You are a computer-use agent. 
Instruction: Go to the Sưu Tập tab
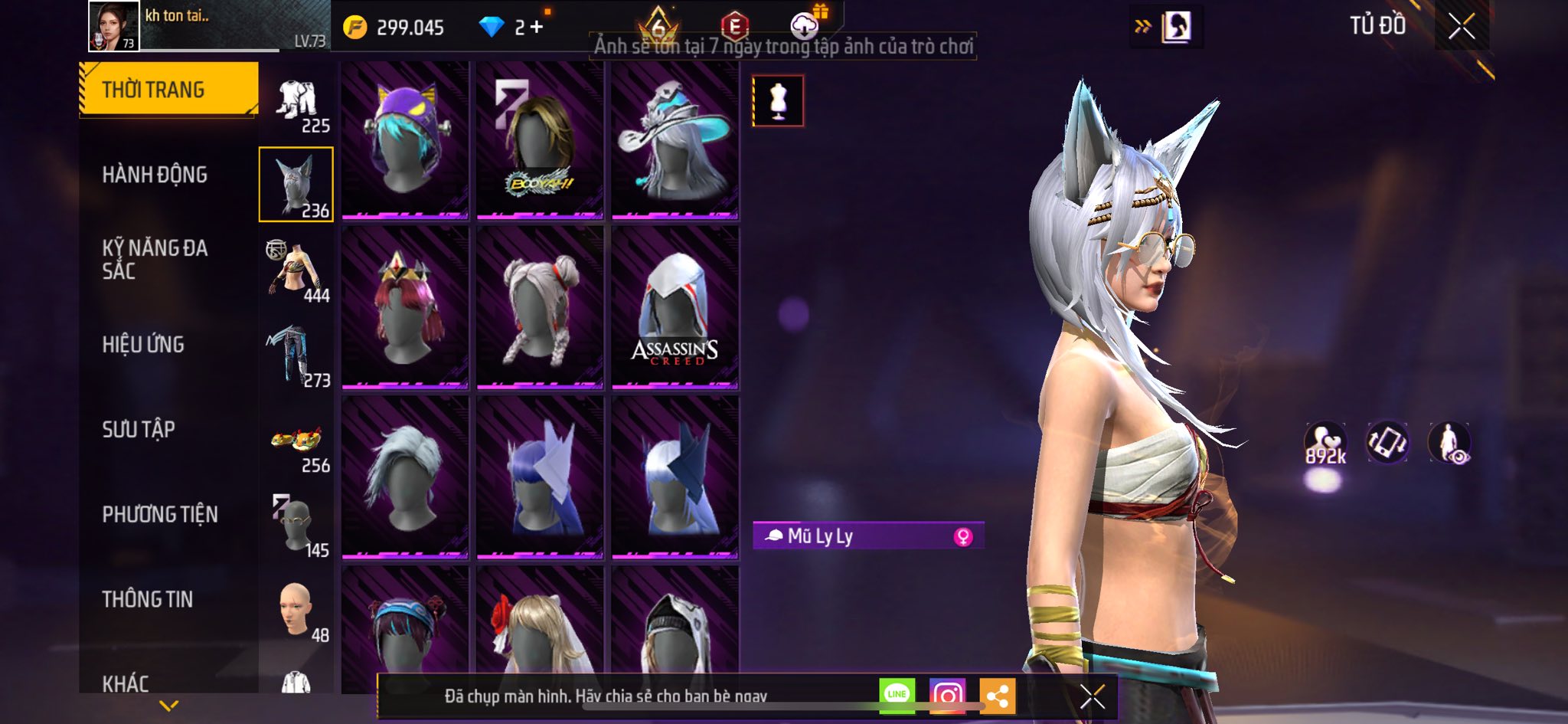139,429
